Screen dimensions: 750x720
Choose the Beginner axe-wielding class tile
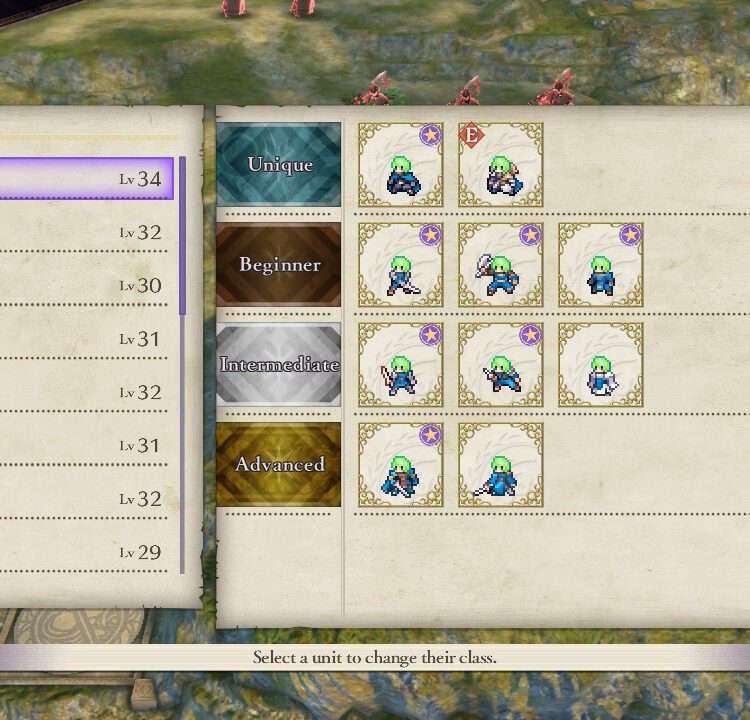[500, 265]
